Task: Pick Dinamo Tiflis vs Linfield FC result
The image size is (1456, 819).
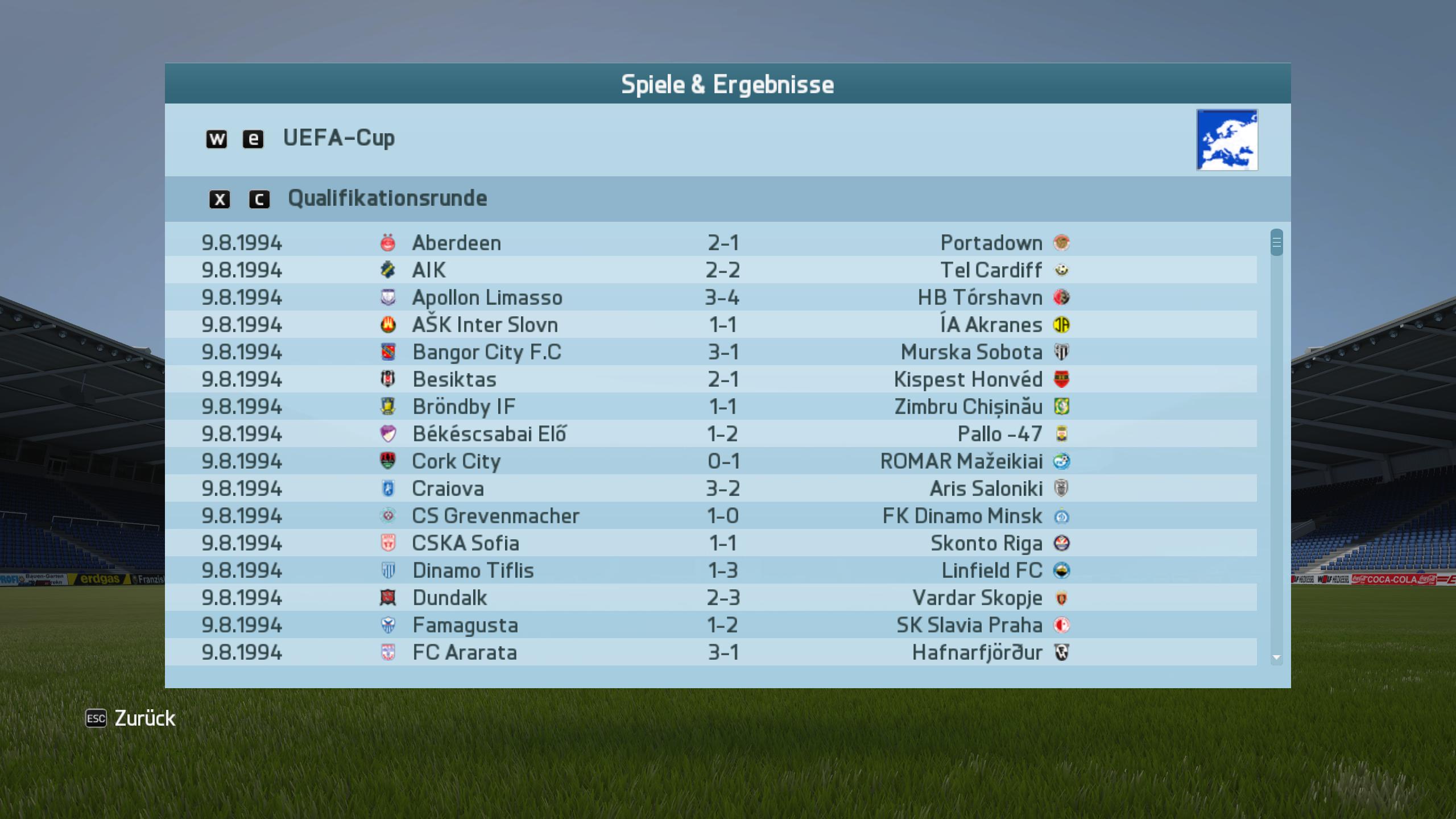Action: 711,570
